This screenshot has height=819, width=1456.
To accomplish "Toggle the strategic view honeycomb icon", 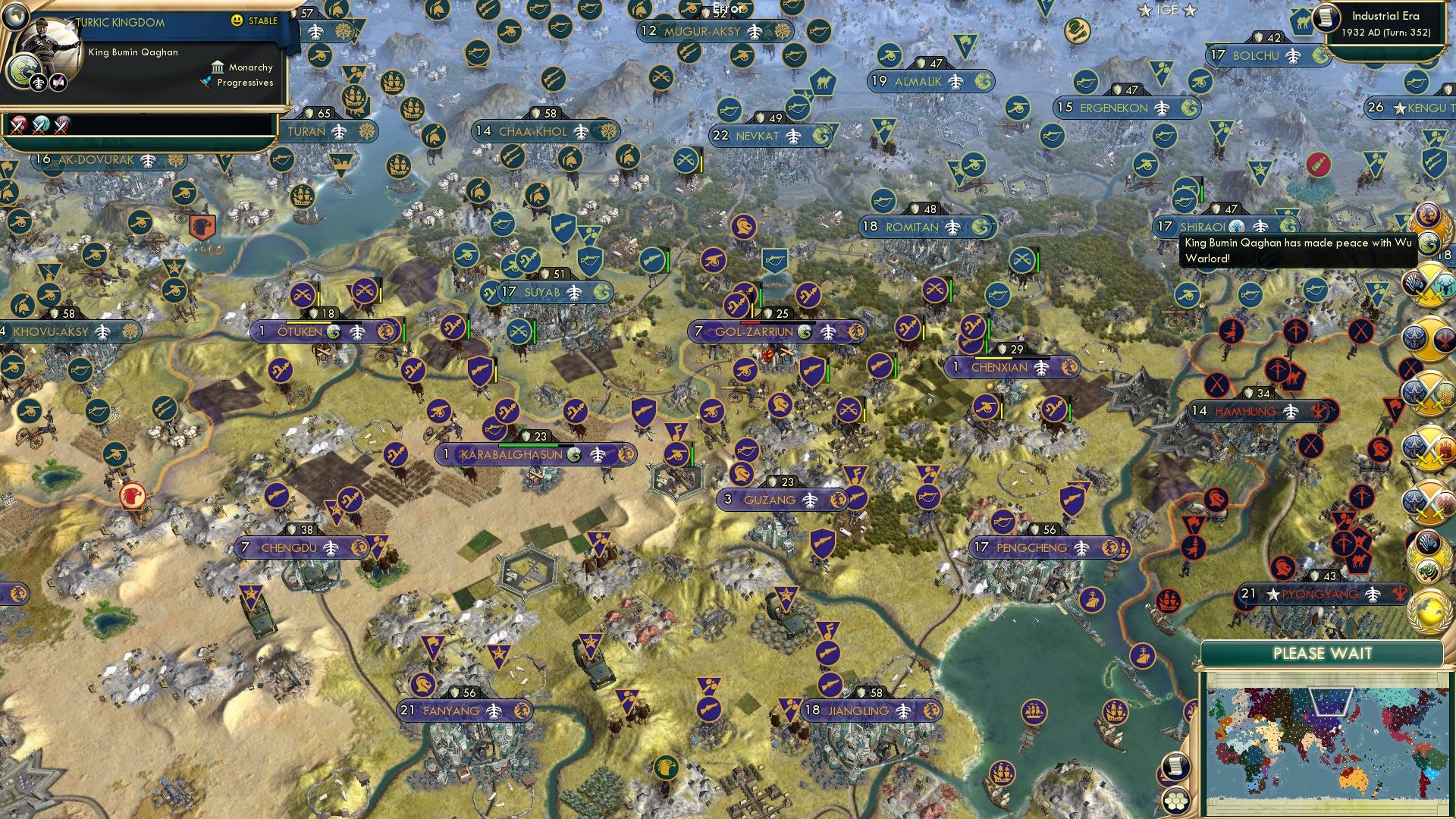I will (x=1175, y=802).
